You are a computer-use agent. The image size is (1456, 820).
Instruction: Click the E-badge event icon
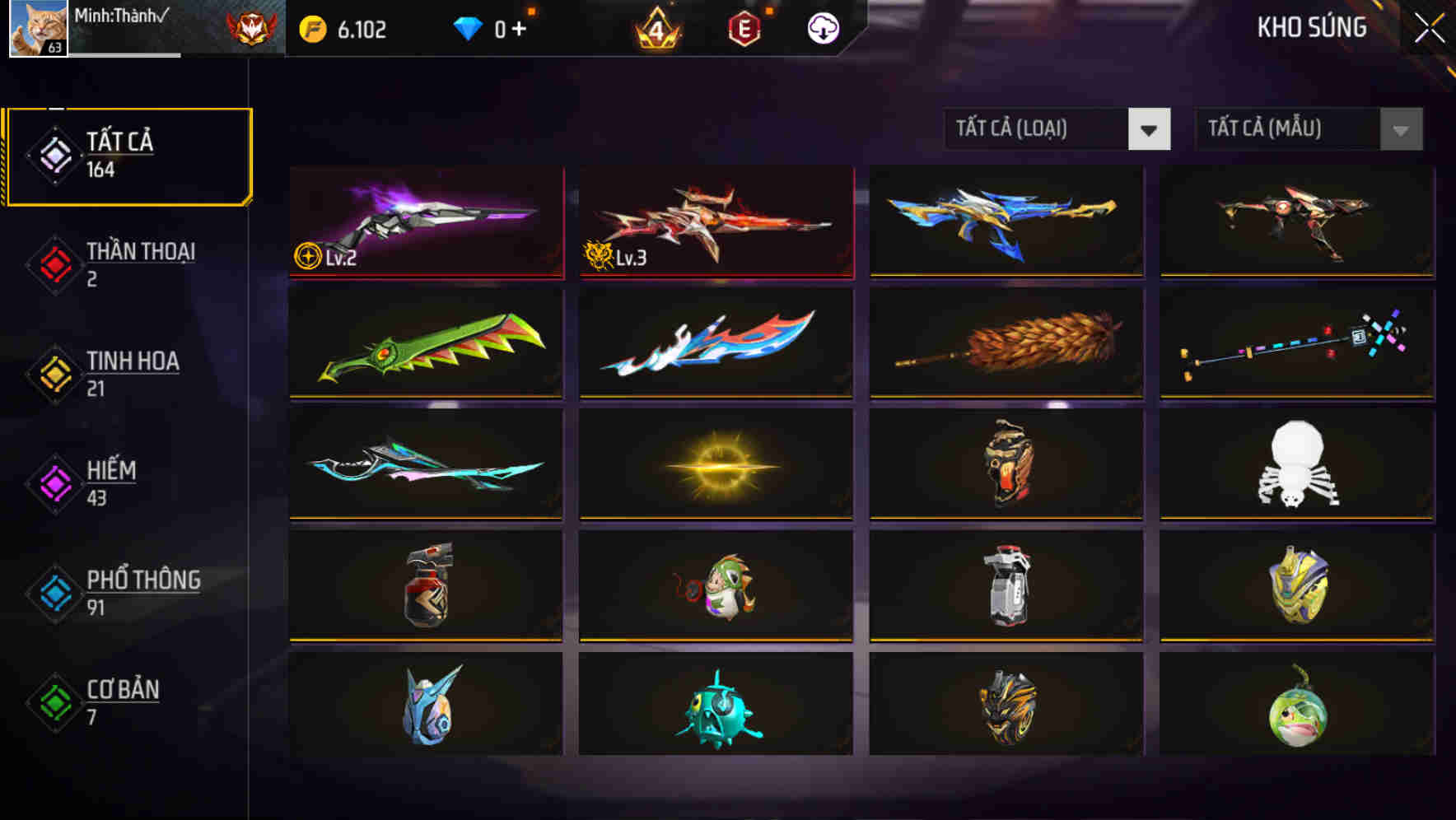point(744,27)
